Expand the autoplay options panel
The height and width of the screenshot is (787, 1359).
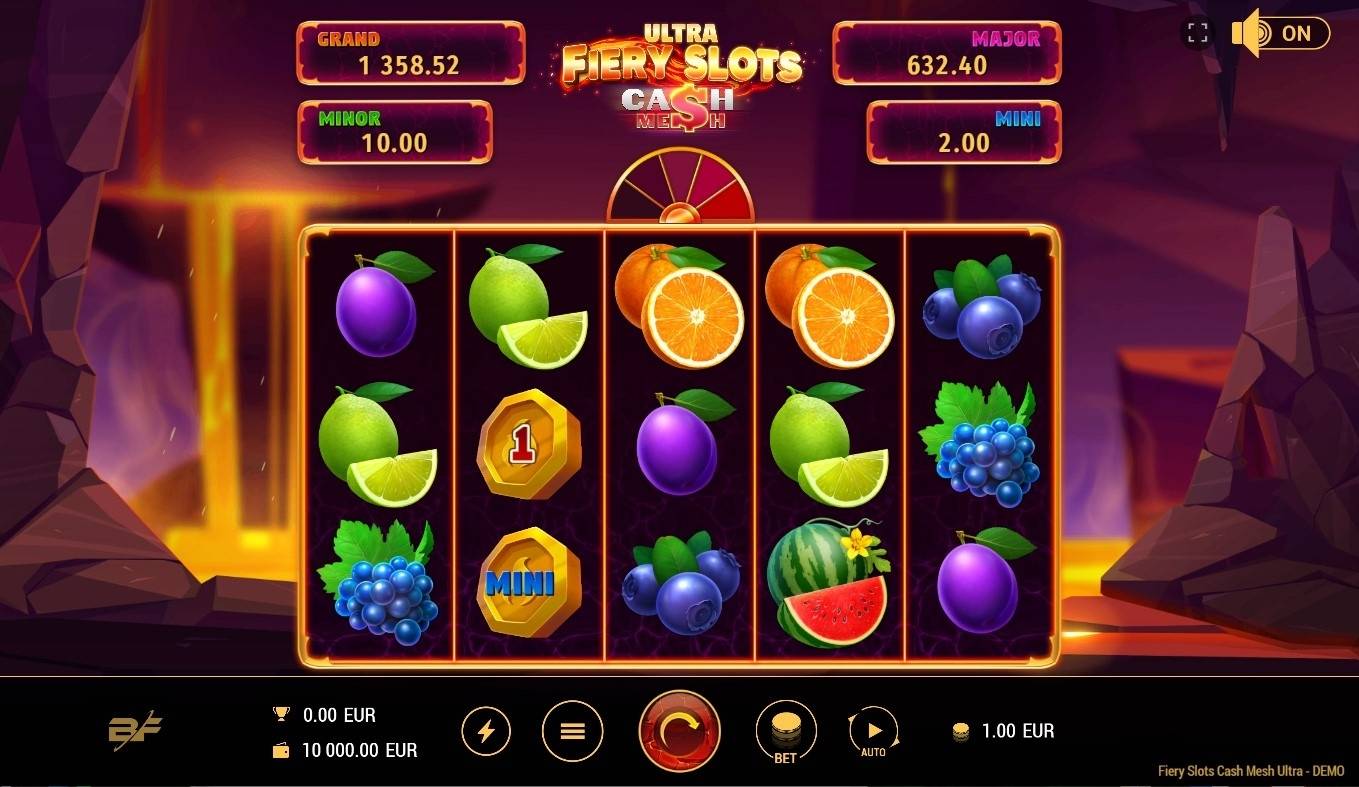tap(872, 731)
